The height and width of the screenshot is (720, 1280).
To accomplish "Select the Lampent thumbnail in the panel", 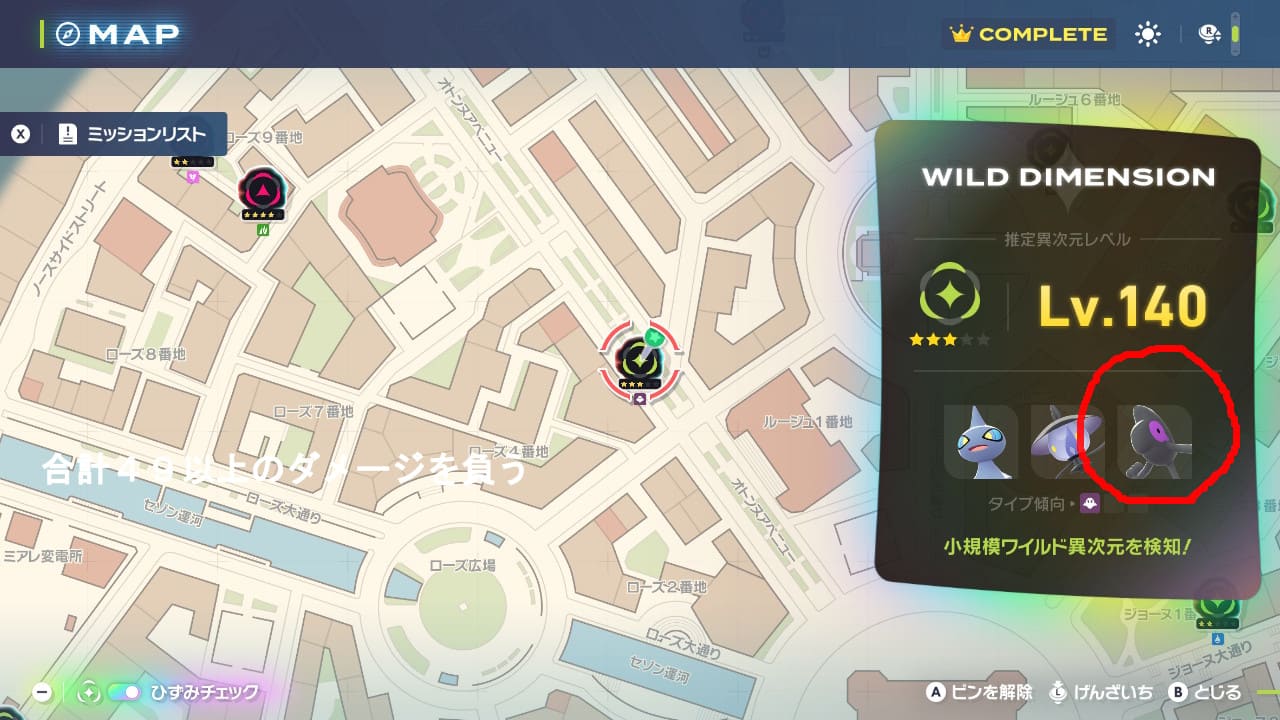I will coord(1067,441).
